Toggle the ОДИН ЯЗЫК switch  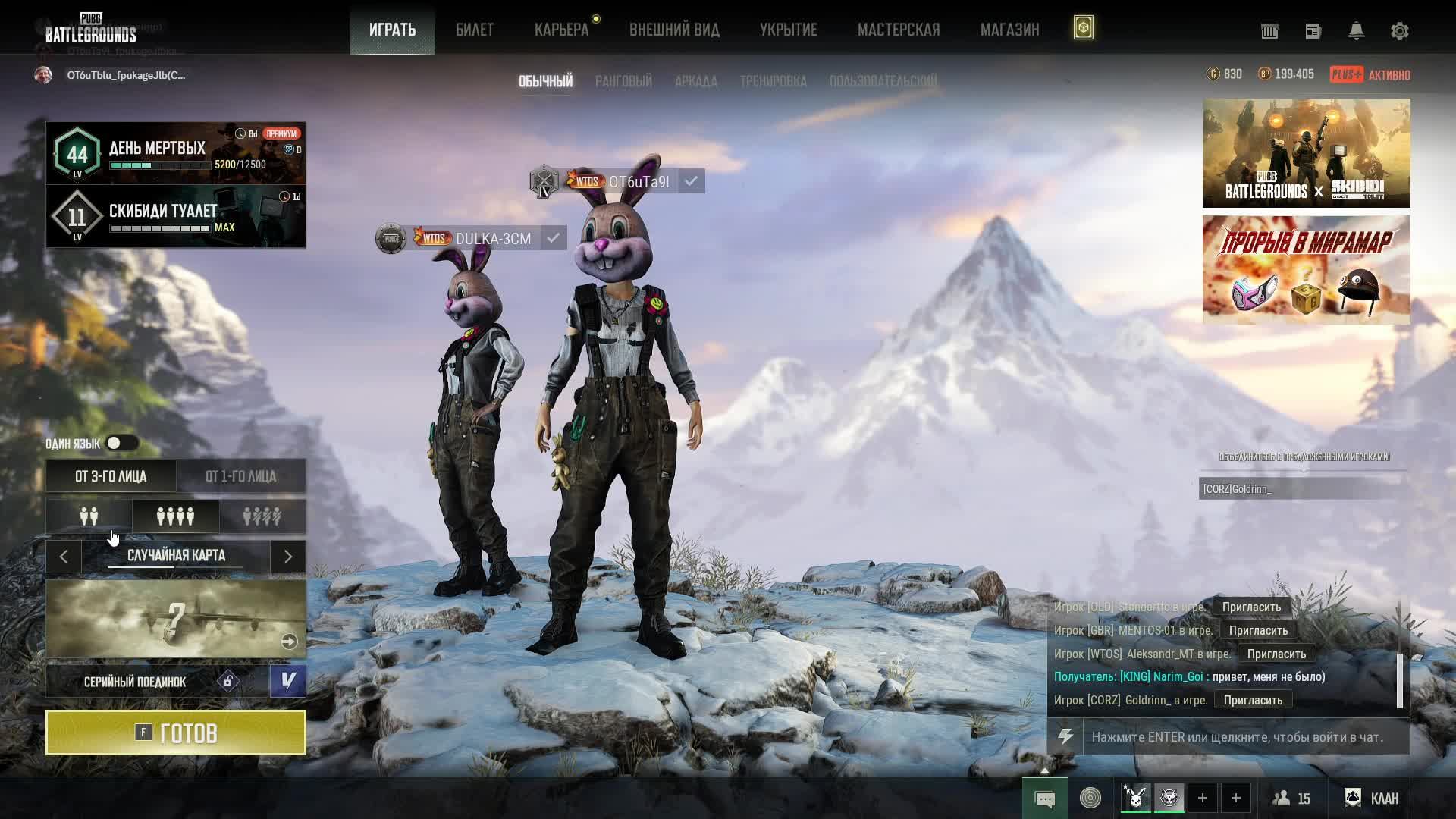pos(121,443)
